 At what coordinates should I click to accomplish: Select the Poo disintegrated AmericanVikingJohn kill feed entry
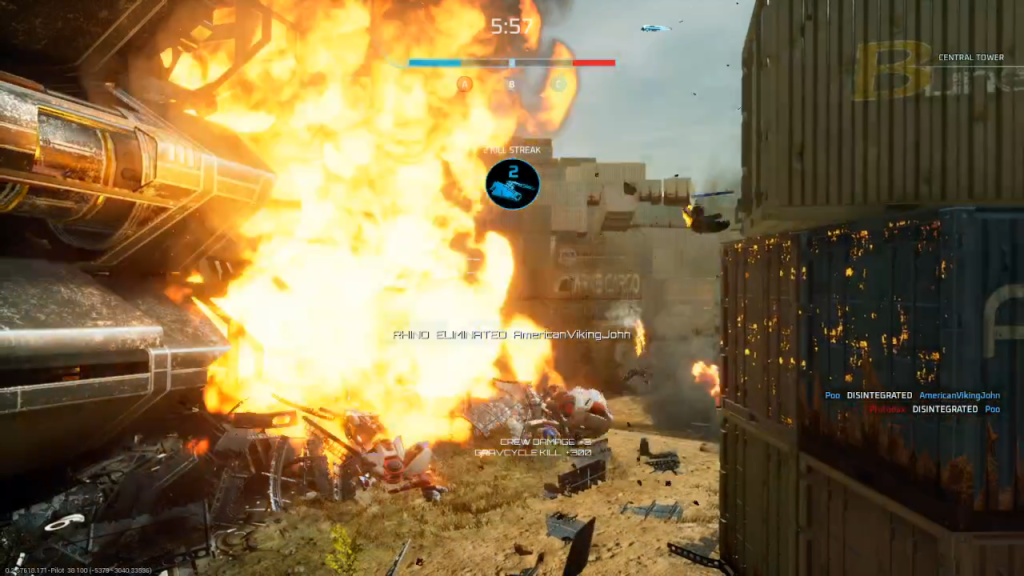pyautogui.click(x=912, y=395)
